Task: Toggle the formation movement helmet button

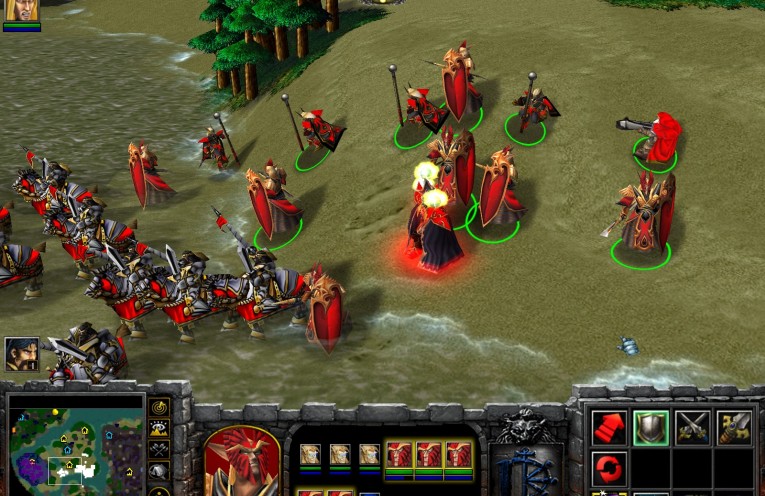Action: [x=159, y=471]
